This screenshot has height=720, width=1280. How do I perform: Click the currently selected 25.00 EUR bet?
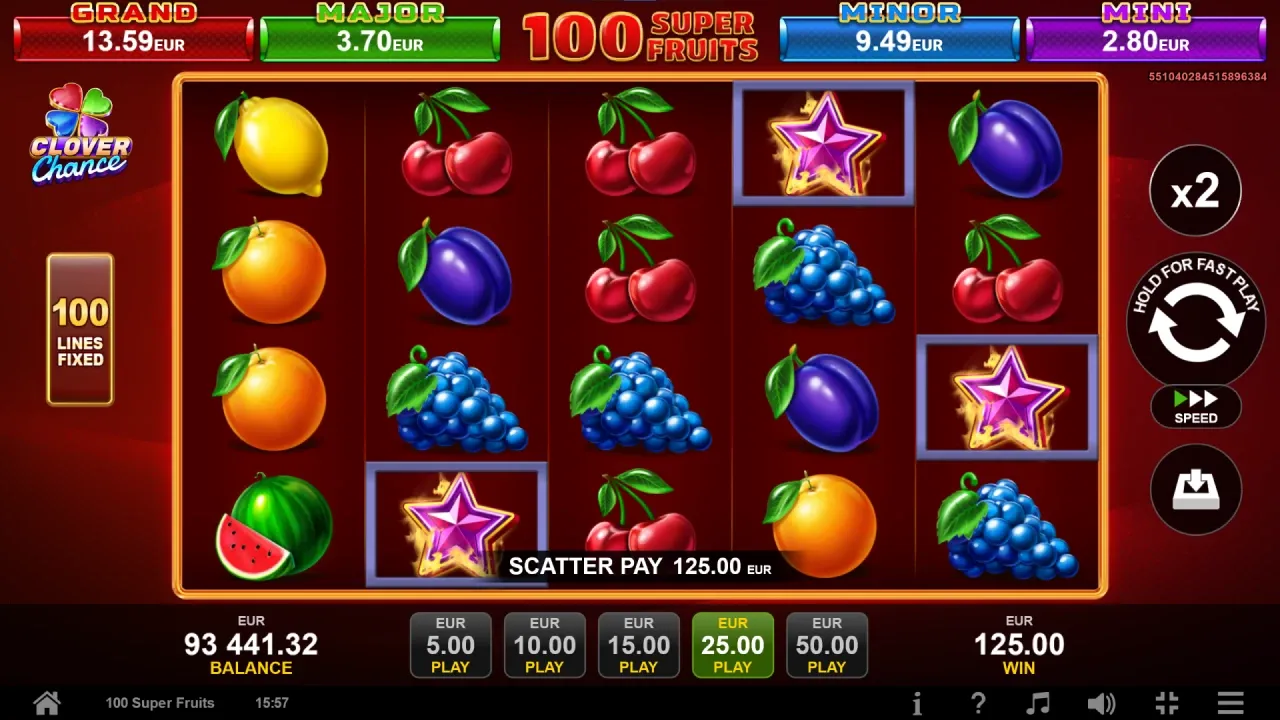732,644
